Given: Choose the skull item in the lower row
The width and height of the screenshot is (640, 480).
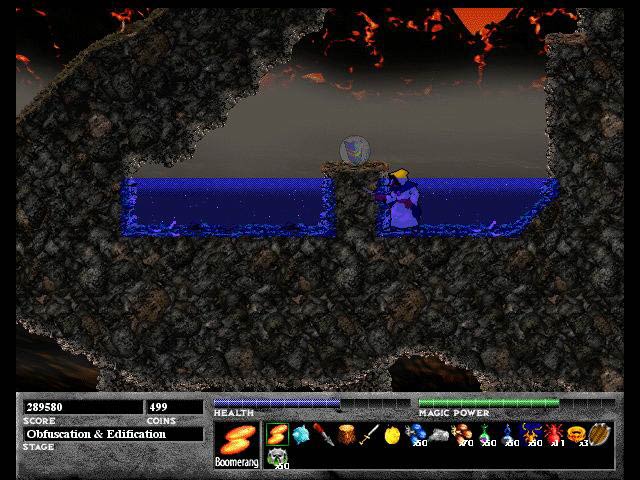Looking at the screenshot, I should click(277, 458).
